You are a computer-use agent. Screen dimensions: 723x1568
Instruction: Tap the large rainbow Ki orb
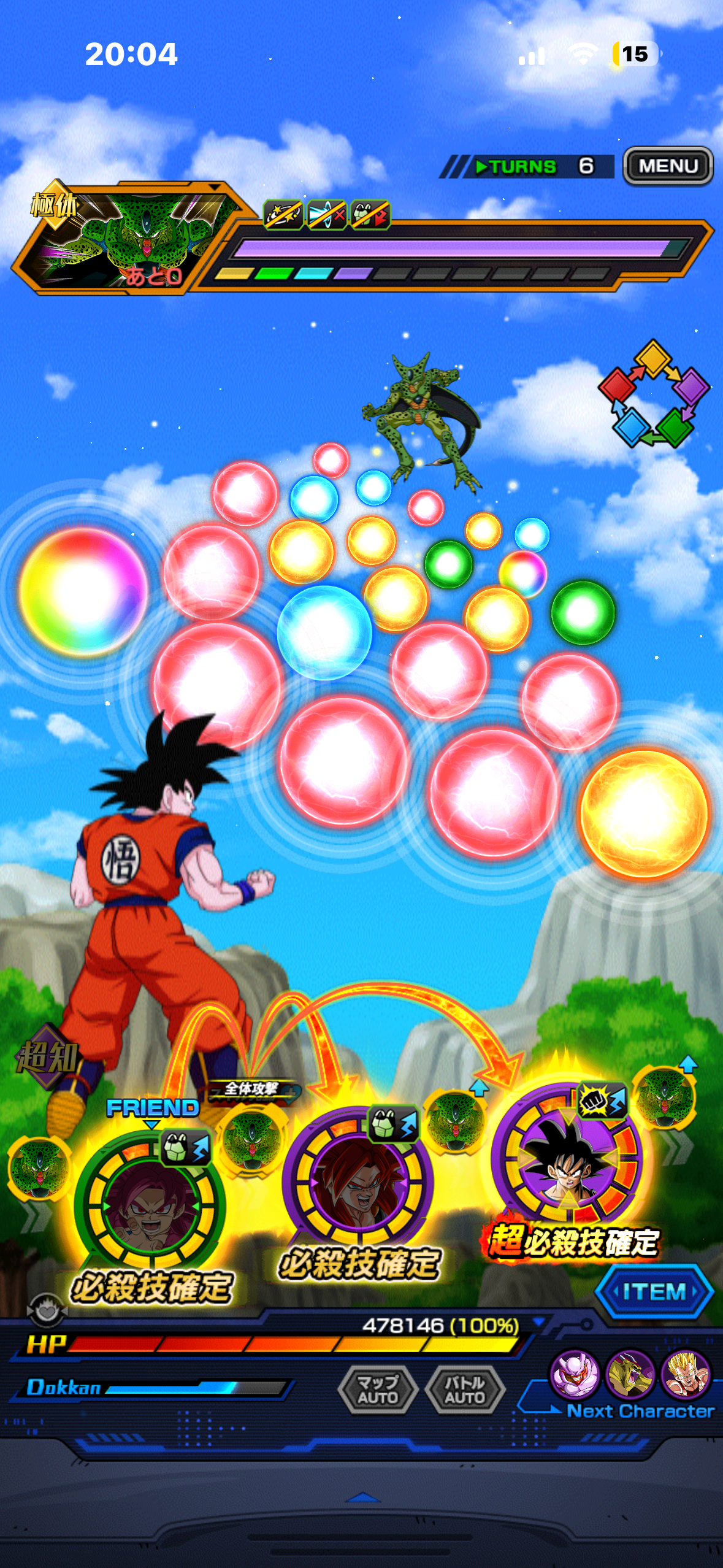[x=83, y=591]
